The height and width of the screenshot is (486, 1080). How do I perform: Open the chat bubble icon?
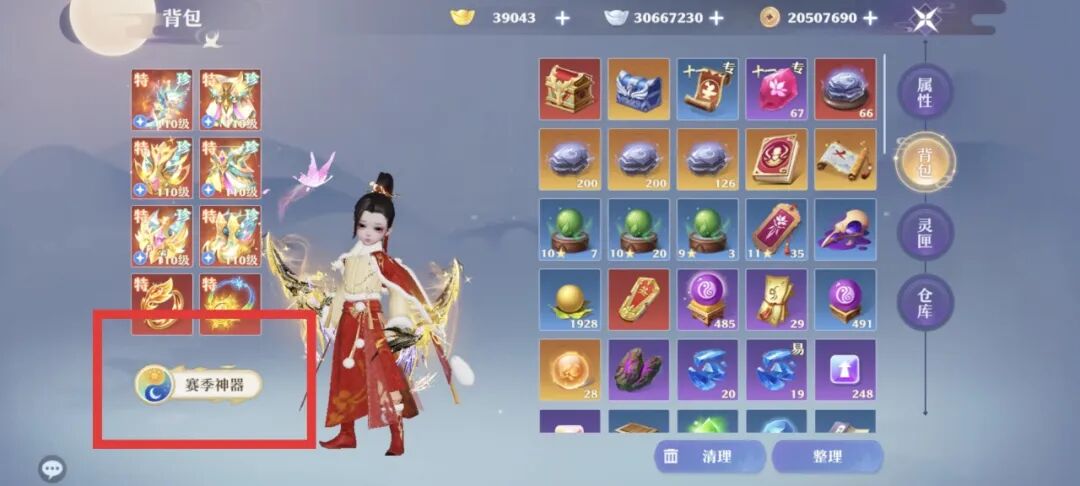(x=52, y=468)
